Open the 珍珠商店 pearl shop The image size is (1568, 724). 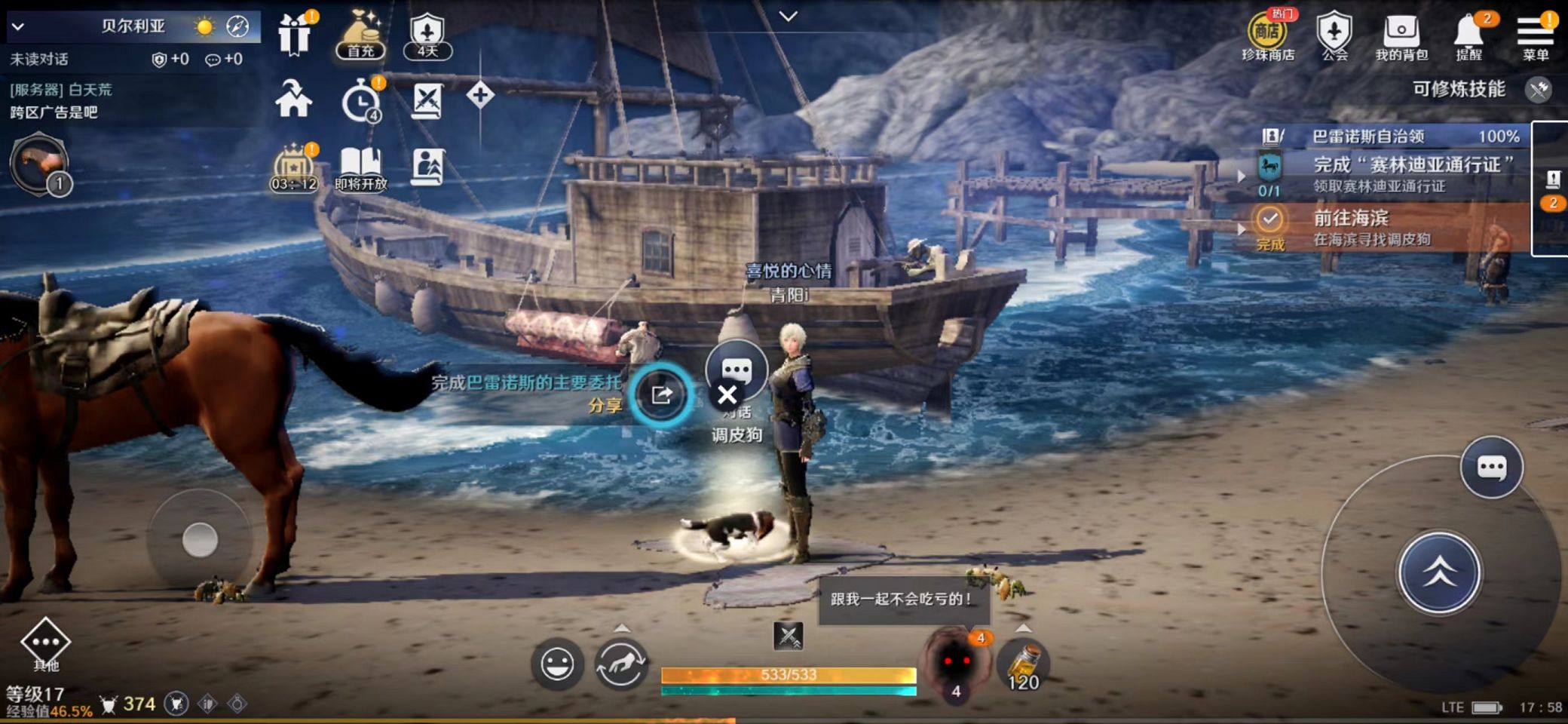click(x=1267, y=36)
